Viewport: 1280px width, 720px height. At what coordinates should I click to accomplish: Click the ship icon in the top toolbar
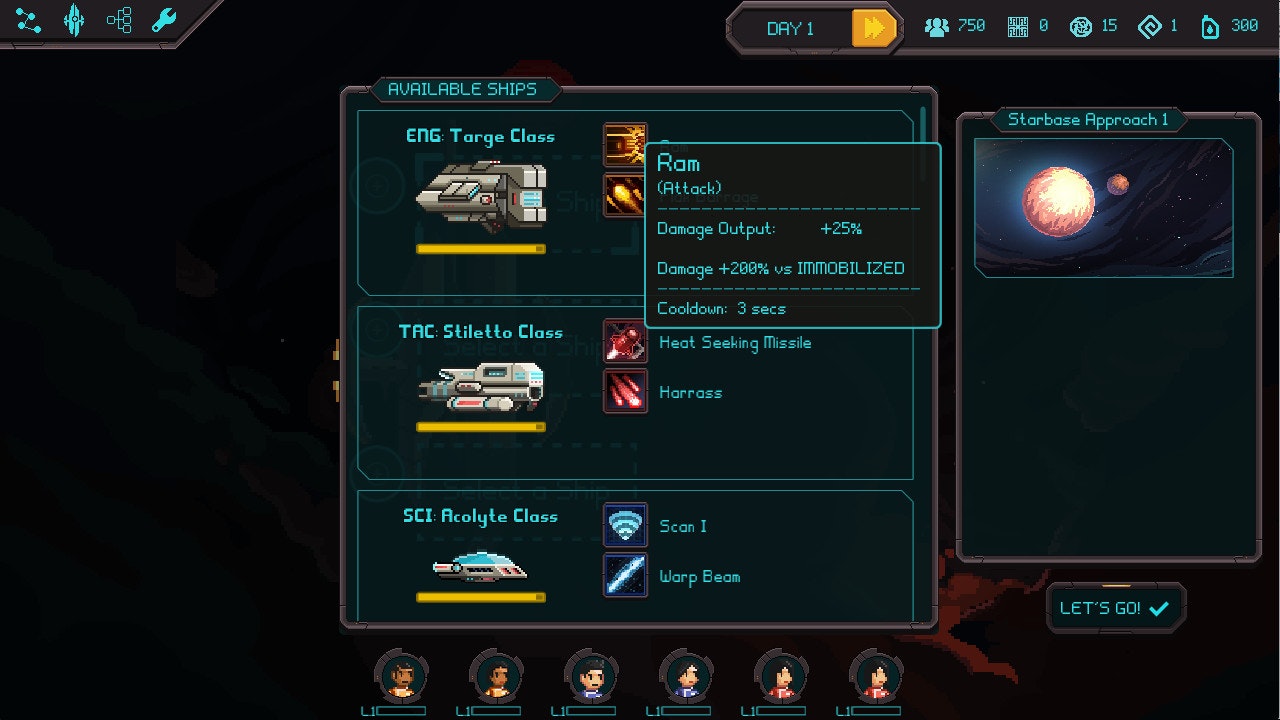tap(75, 20)
